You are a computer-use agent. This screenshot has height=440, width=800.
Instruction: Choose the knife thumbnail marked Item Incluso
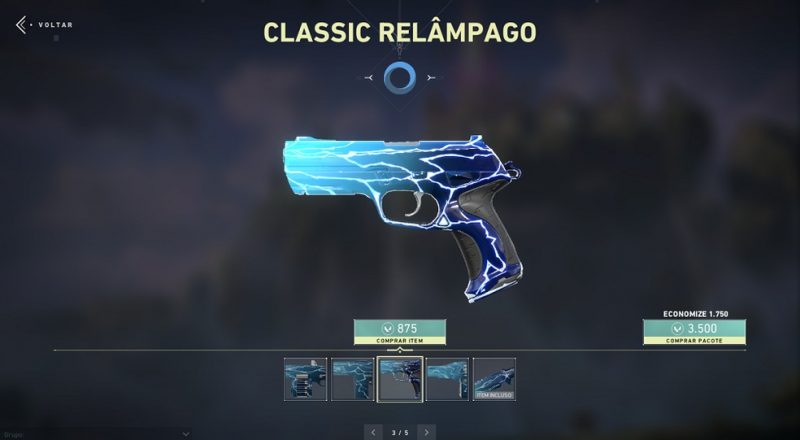point(494,379)
